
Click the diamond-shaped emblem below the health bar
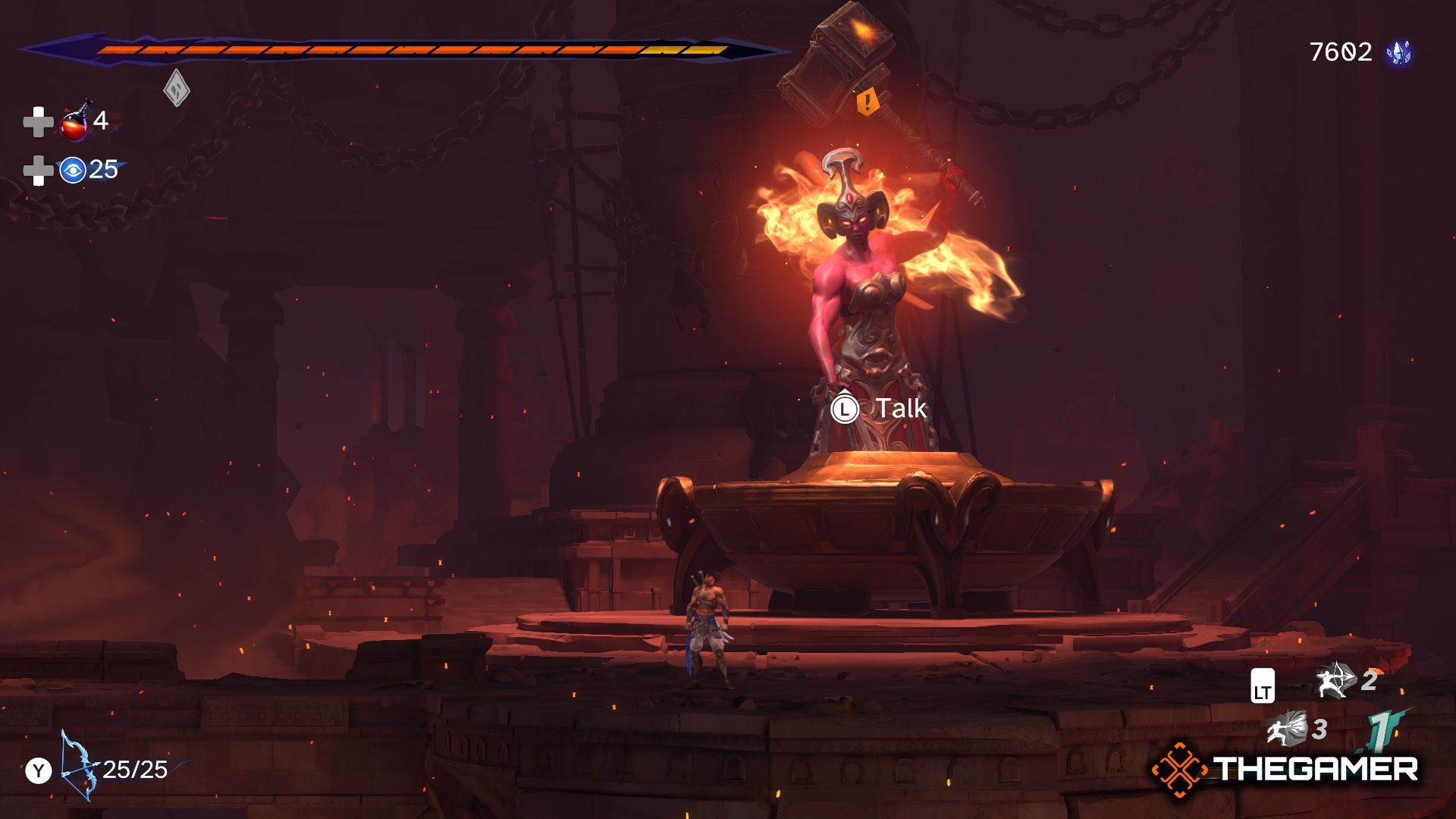(x=176, y=87)
